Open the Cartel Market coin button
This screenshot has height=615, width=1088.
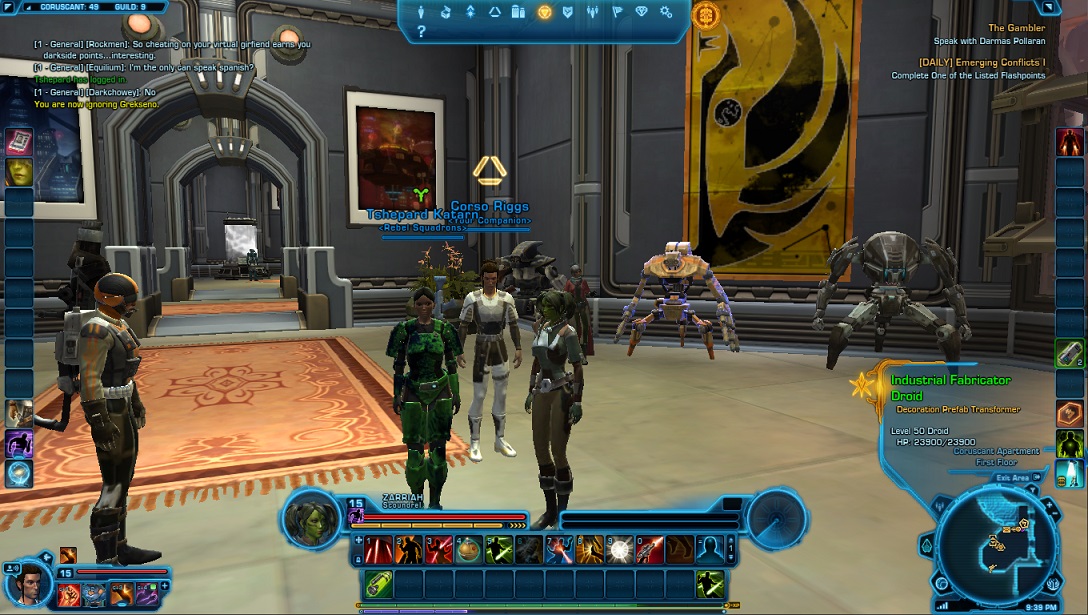pos(707,15)
